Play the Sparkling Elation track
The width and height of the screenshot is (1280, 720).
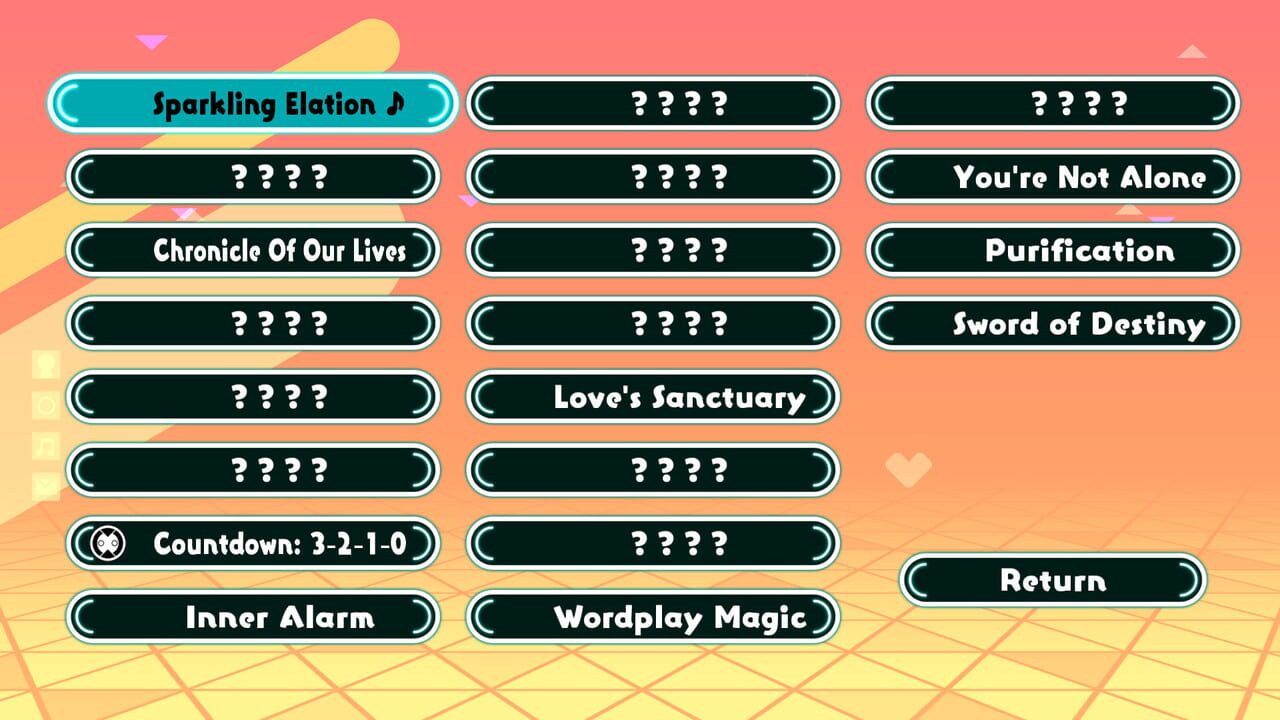pos(252,103)
